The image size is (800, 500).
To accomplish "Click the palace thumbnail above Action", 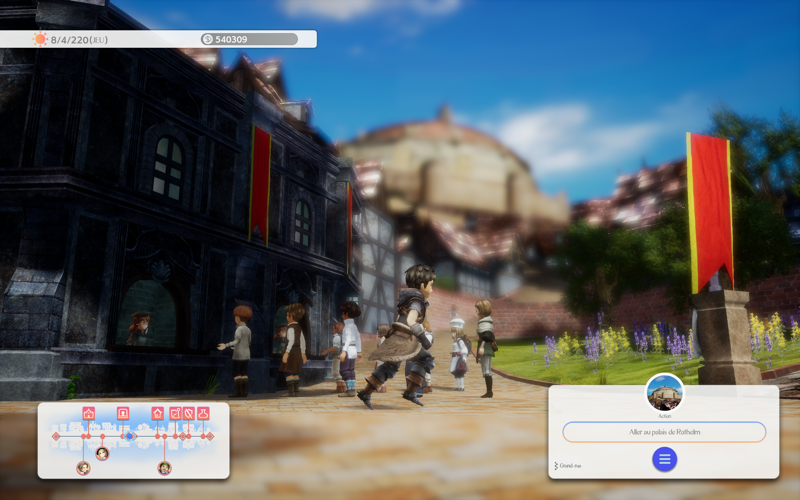I will click(665, 392).
